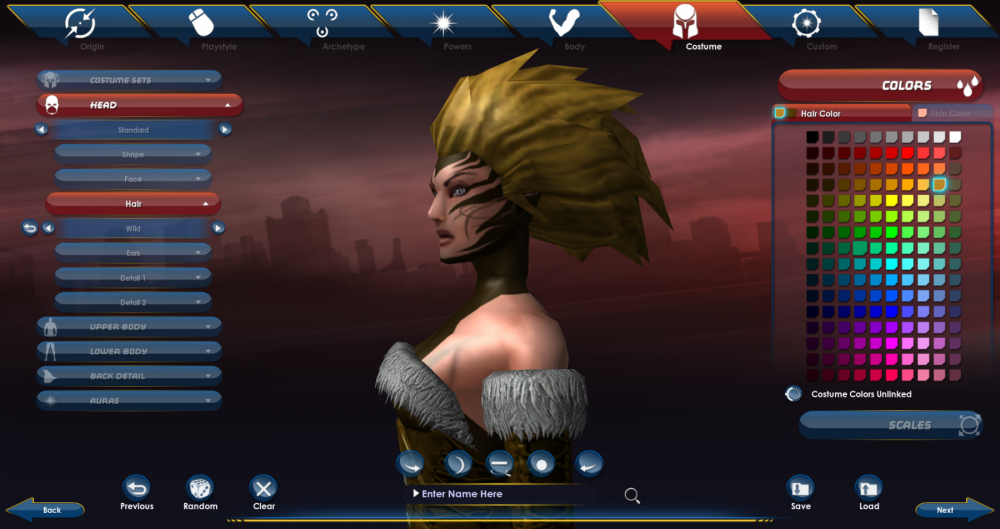Choose the next hair style after Wild

(218, 228)
